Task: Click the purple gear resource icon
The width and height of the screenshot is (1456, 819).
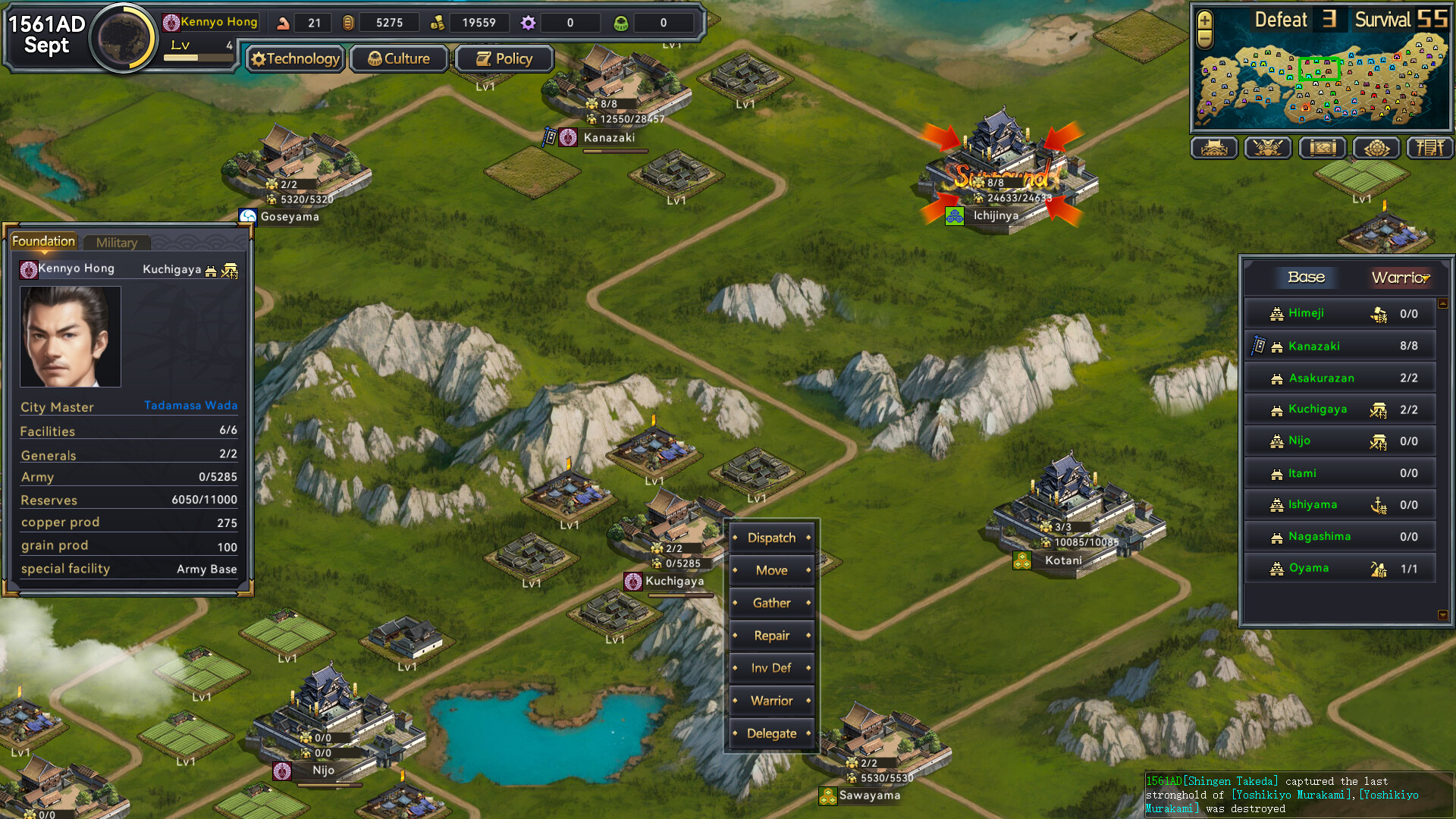Action: [x=528, y=23]
